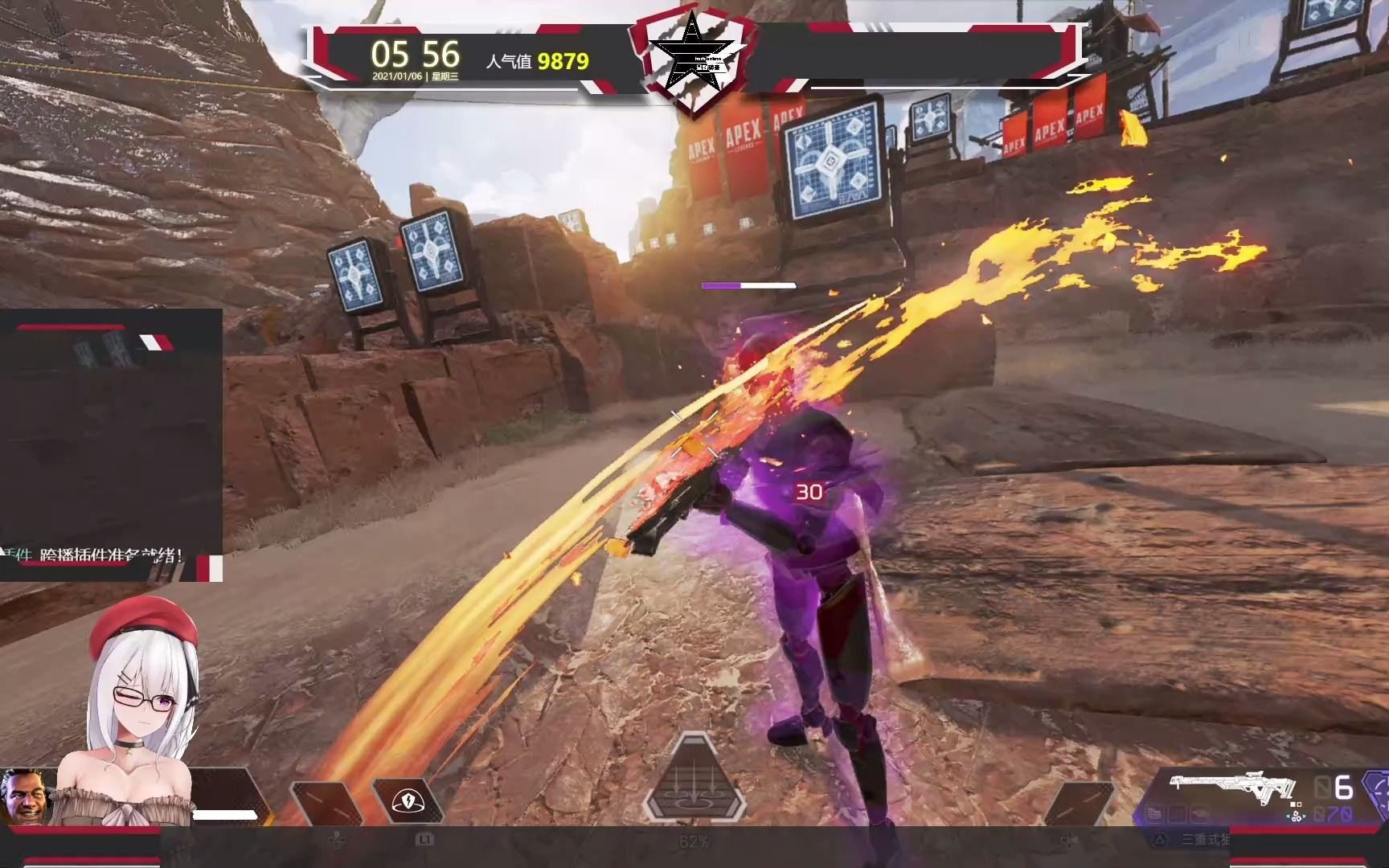
Task: Click the fire mode selector icon
Action: pos(1297,815)
